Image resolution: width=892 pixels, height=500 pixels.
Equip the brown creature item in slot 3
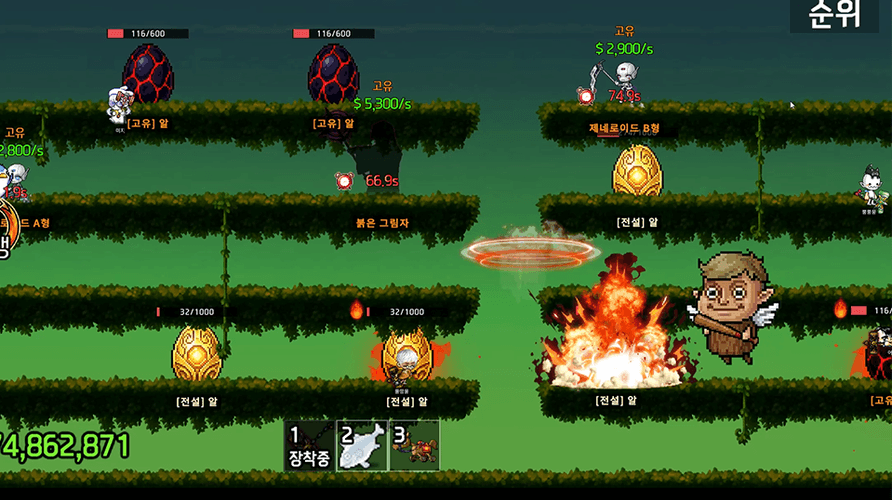tap(414, 446)
